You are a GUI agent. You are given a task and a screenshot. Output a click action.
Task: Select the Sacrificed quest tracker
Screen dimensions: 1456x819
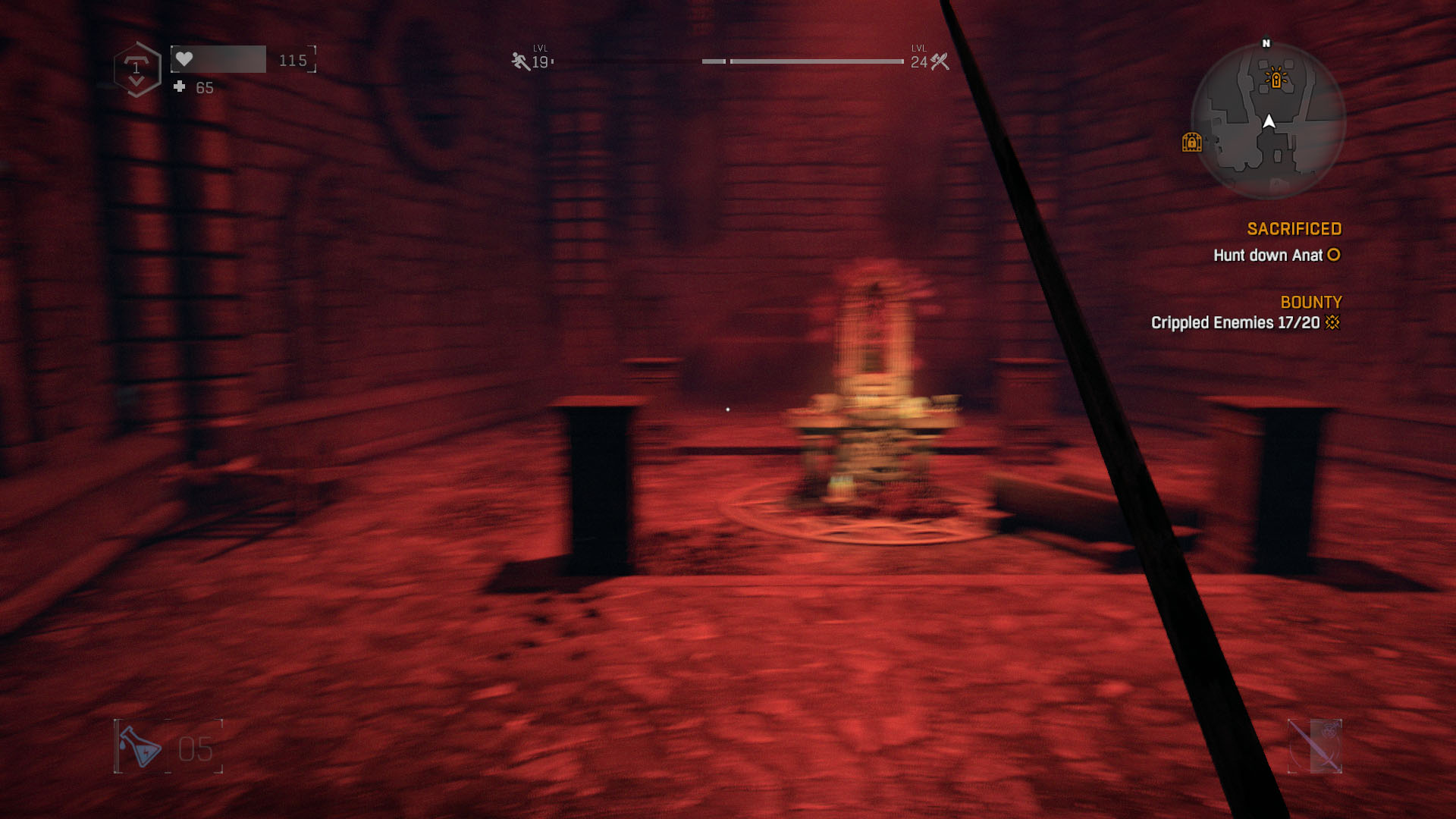point(1294,229)
